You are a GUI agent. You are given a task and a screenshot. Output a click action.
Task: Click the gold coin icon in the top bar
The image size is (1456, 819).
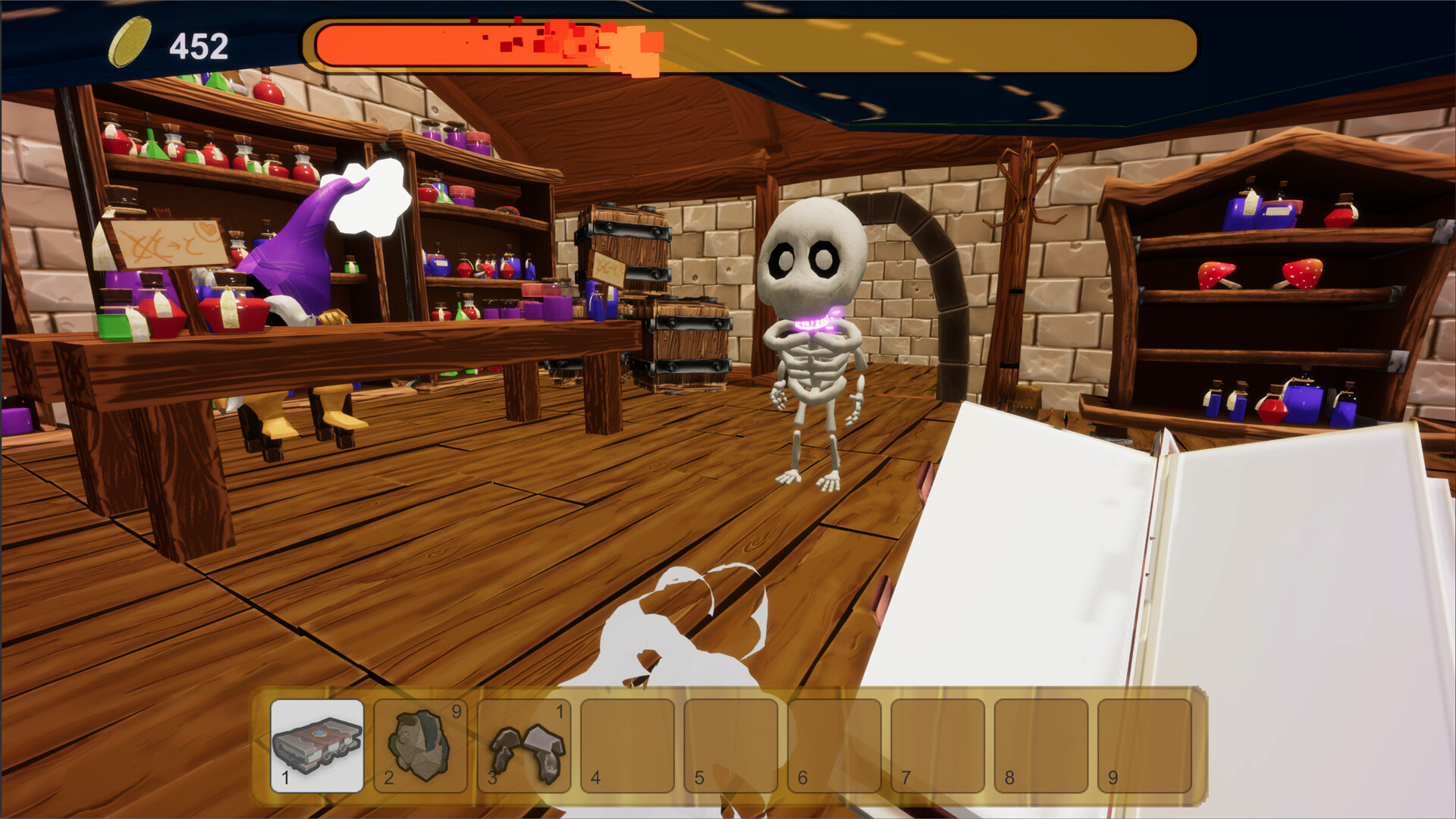click(129, 43)
